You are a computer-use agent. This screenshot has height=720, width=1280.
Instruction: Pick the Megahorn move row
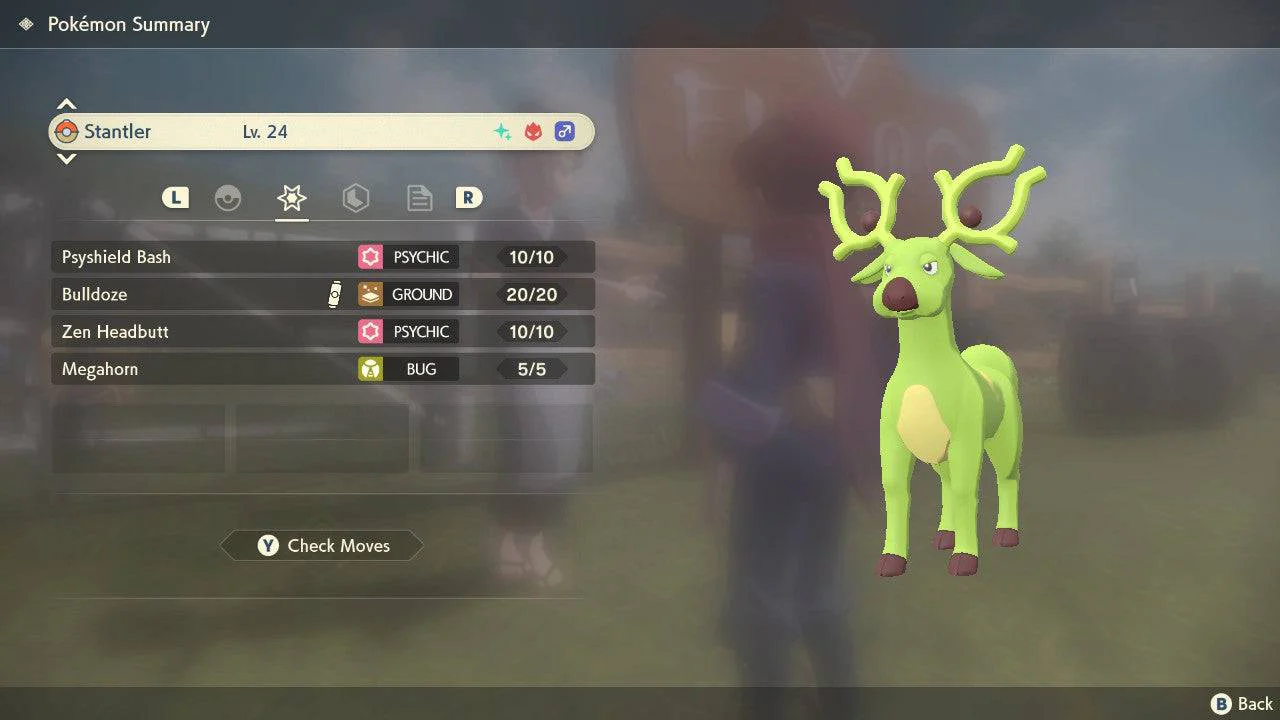(322, 369)
